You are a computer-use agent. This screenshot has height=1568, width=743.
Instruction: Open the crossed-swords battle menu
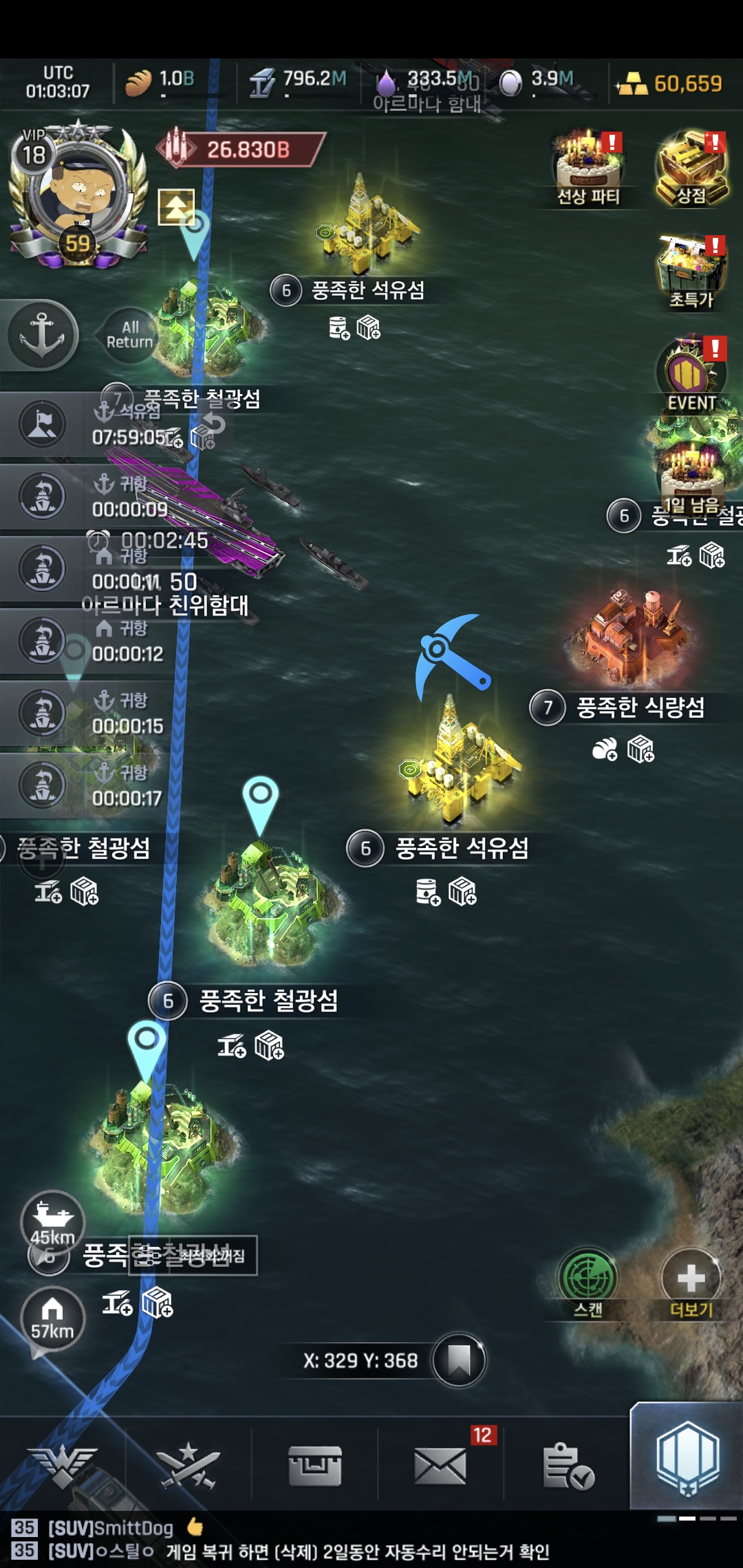click(188, 1465)
